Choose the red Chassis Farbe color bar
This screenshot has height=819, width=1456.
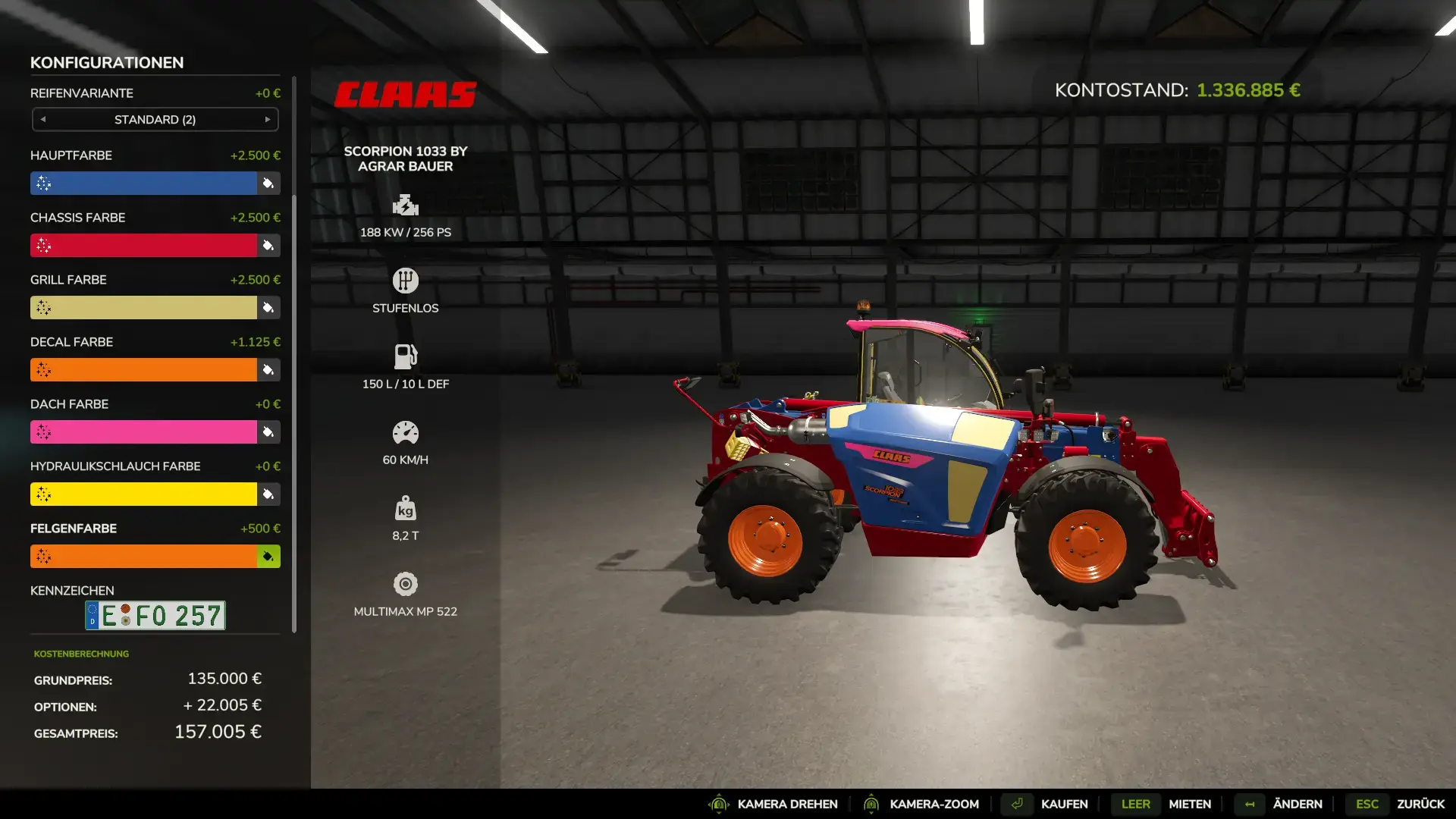144,246
